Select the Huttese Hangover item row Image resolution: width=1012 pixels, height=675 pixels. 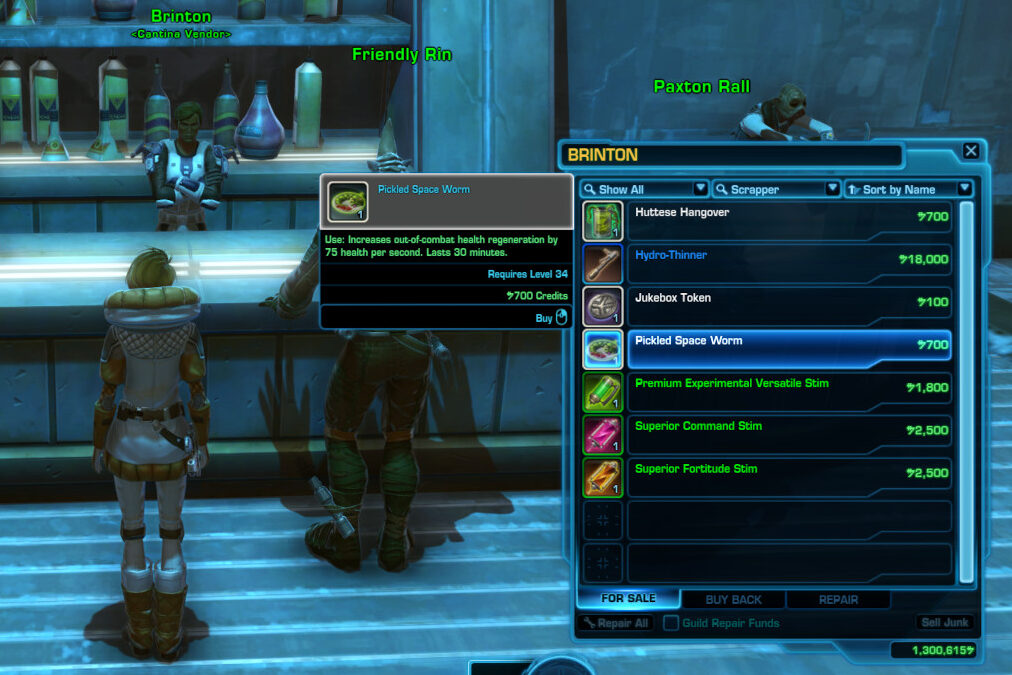pos(788,221)
